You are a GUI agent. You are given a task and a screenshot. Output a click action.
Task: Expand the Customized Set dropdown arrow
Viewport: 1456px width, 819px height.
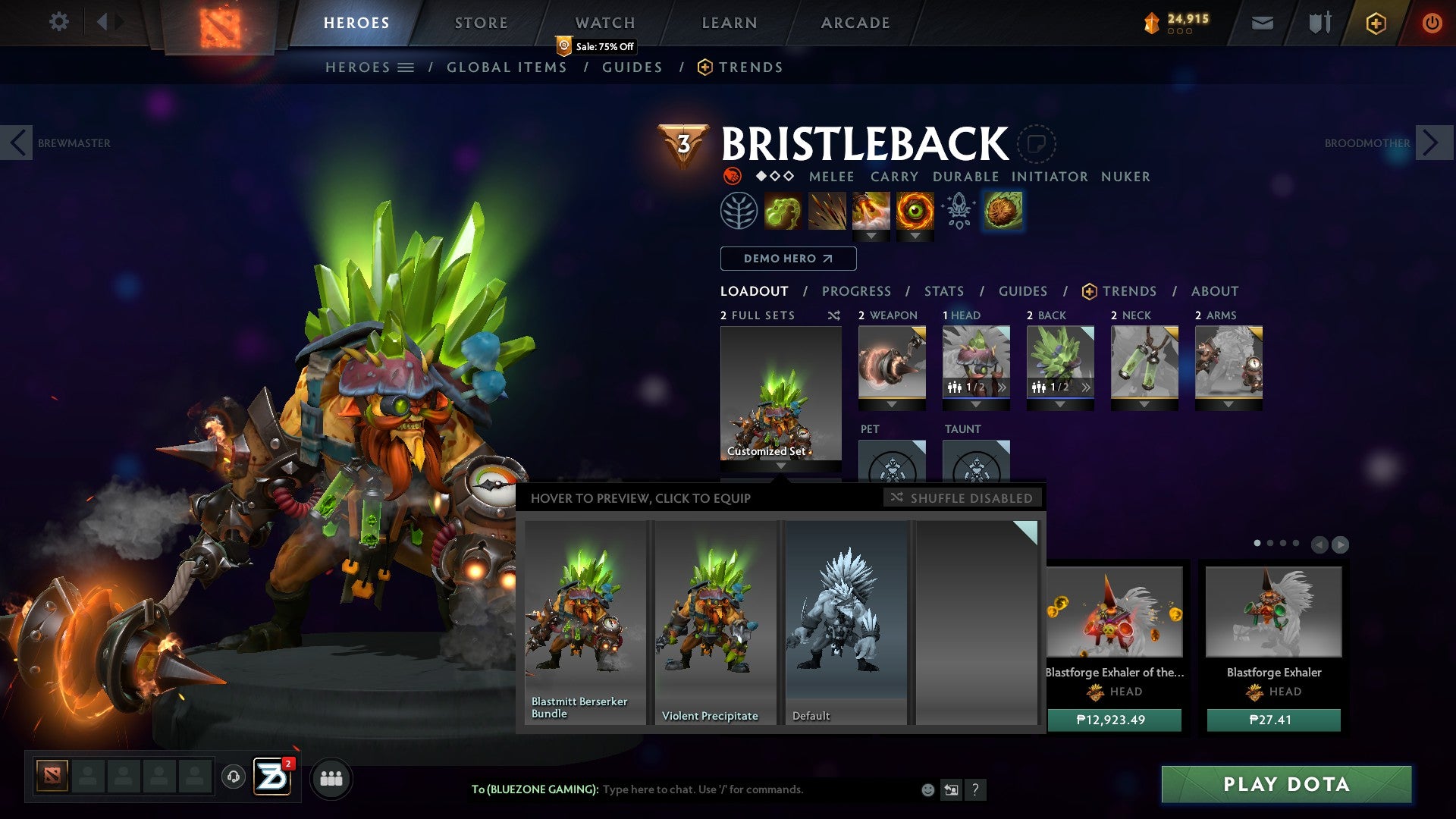(780, 466)
